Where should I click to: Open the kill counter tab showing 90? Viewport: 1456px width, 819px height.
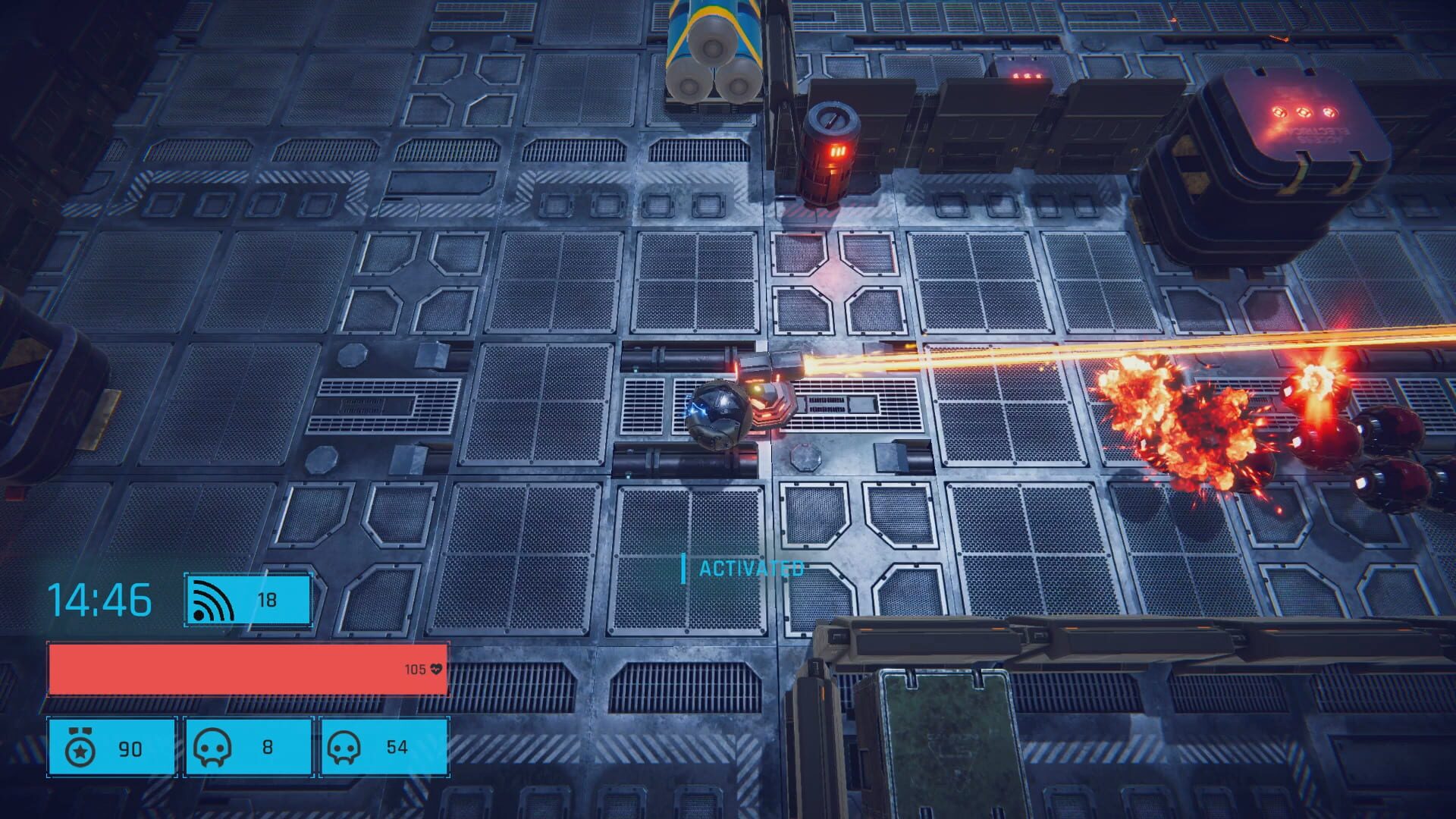click(110, 747)
